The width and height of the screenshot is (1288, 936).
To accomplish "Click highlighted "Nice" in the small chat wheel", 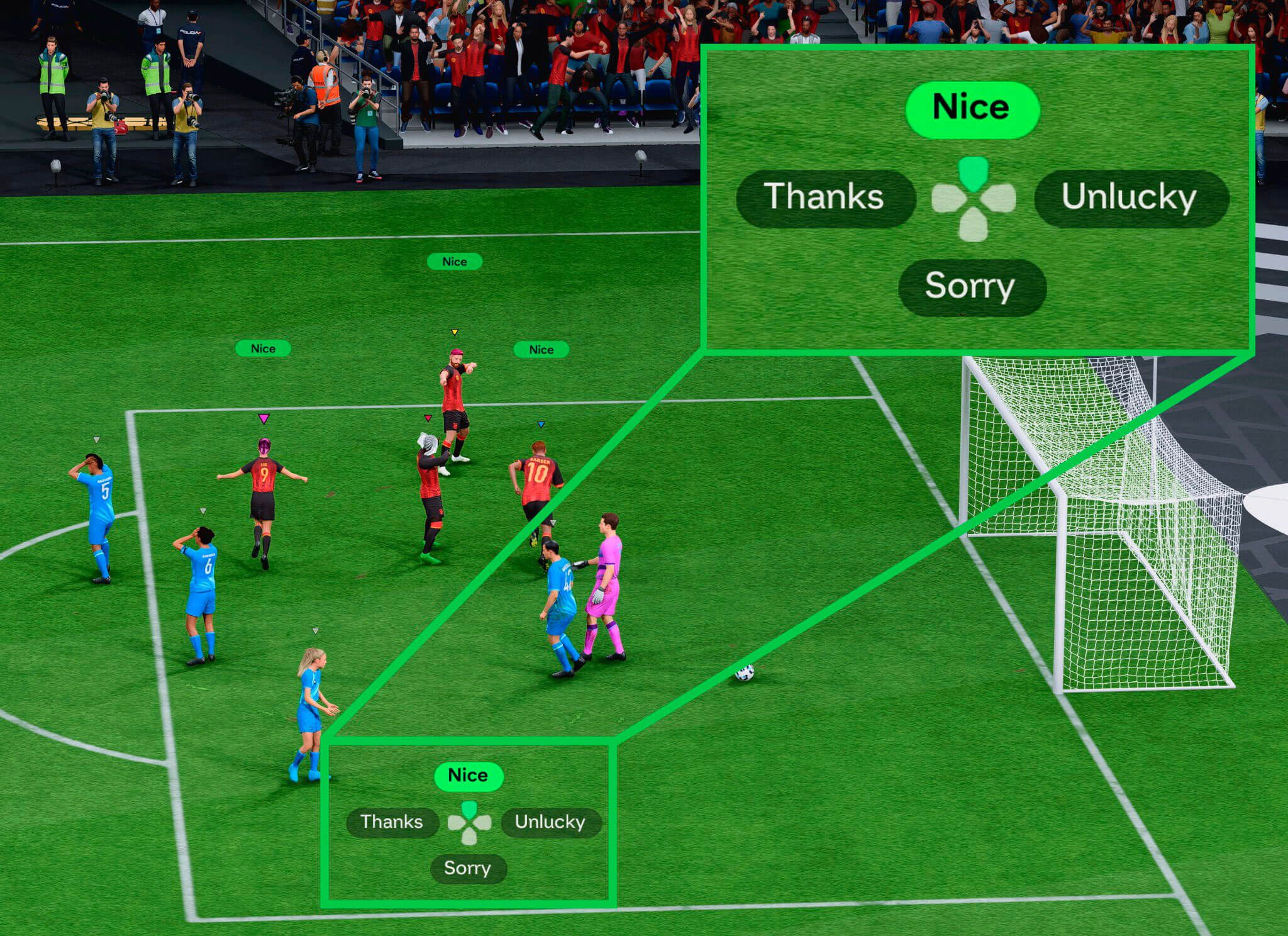I will pyautogui.click(x=468, y=776).
